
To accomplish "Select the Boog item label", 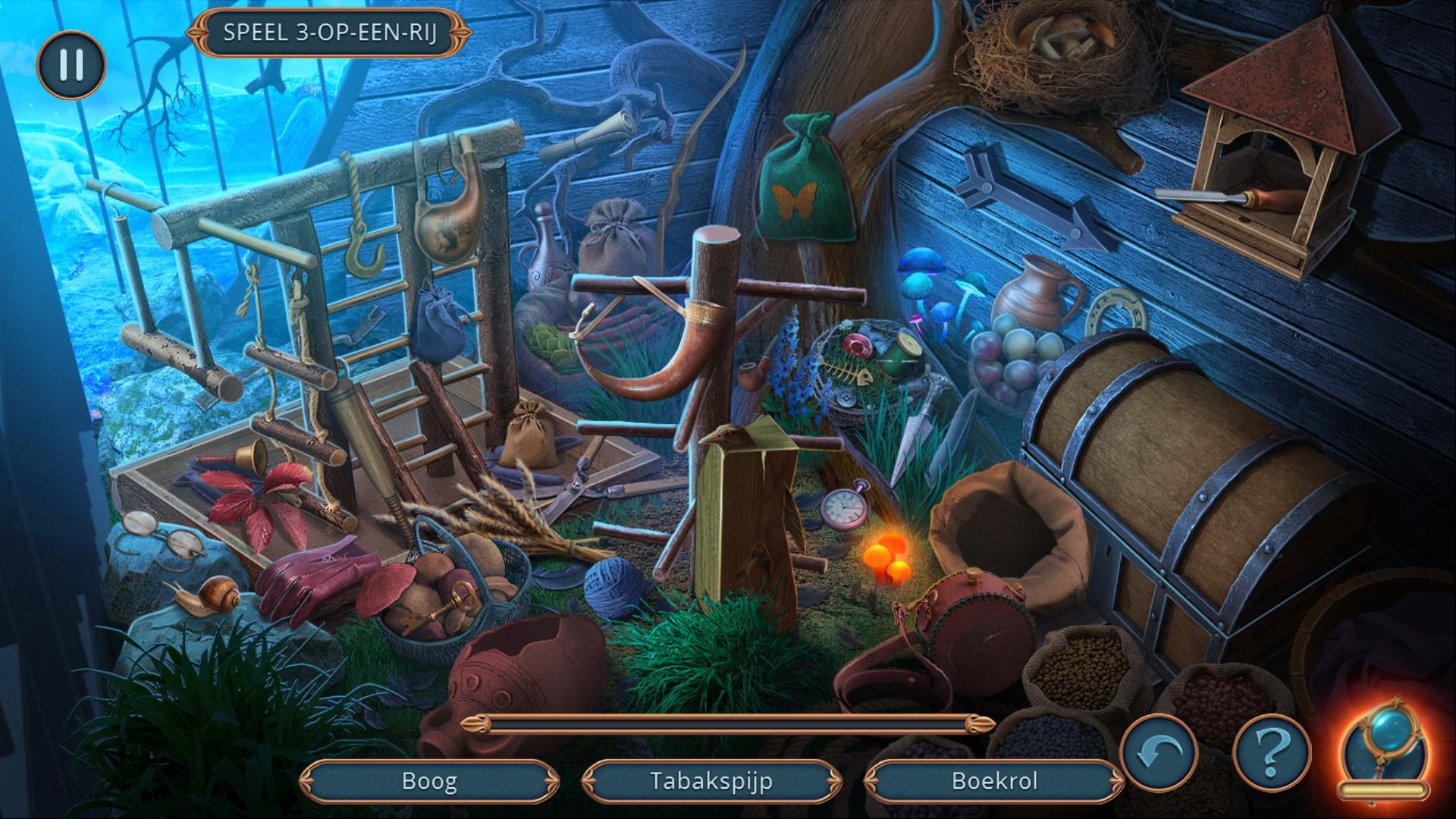I will coord(429,781).
